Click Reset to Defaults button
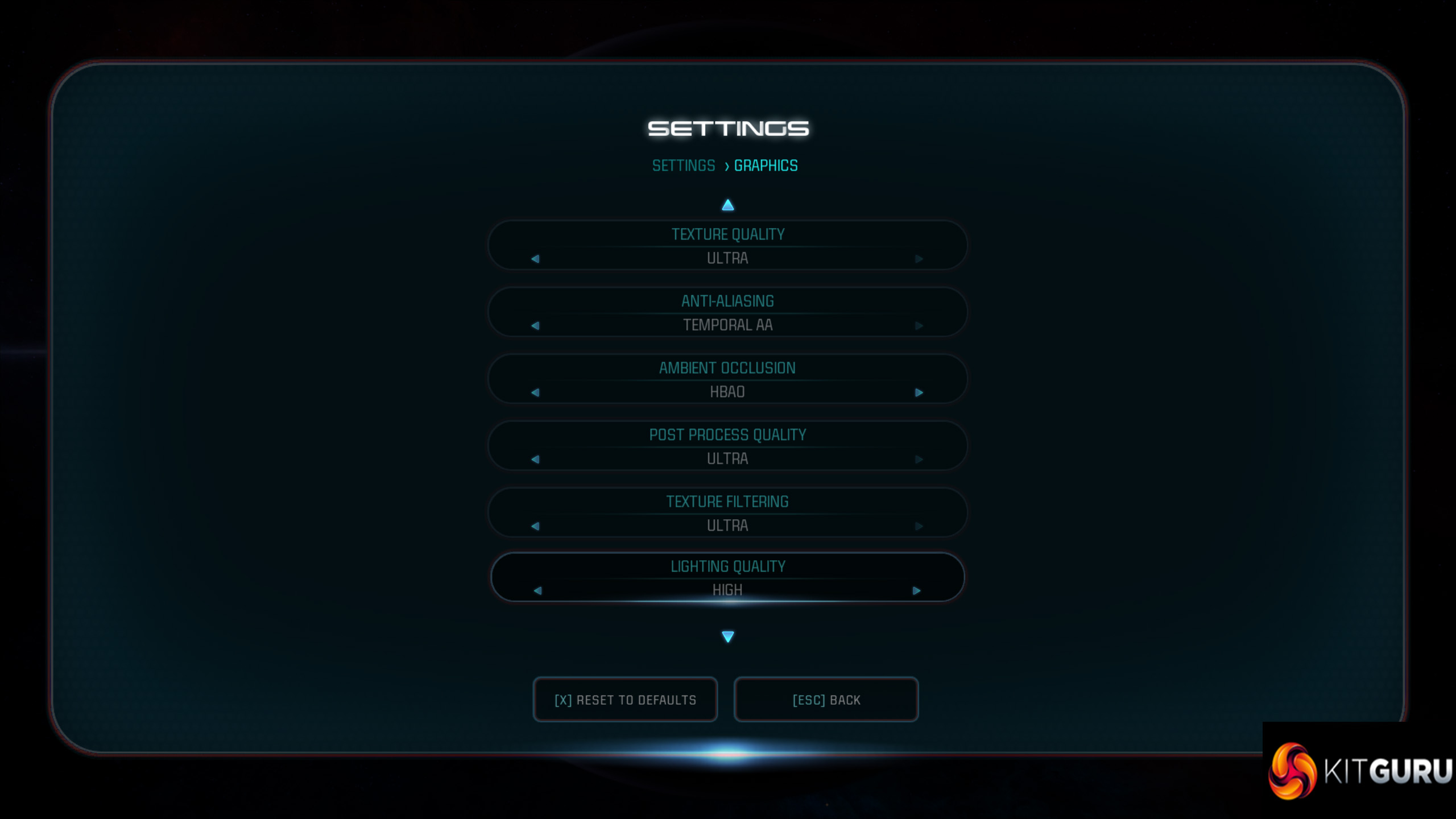The image size is (1456, 819). 625,700
